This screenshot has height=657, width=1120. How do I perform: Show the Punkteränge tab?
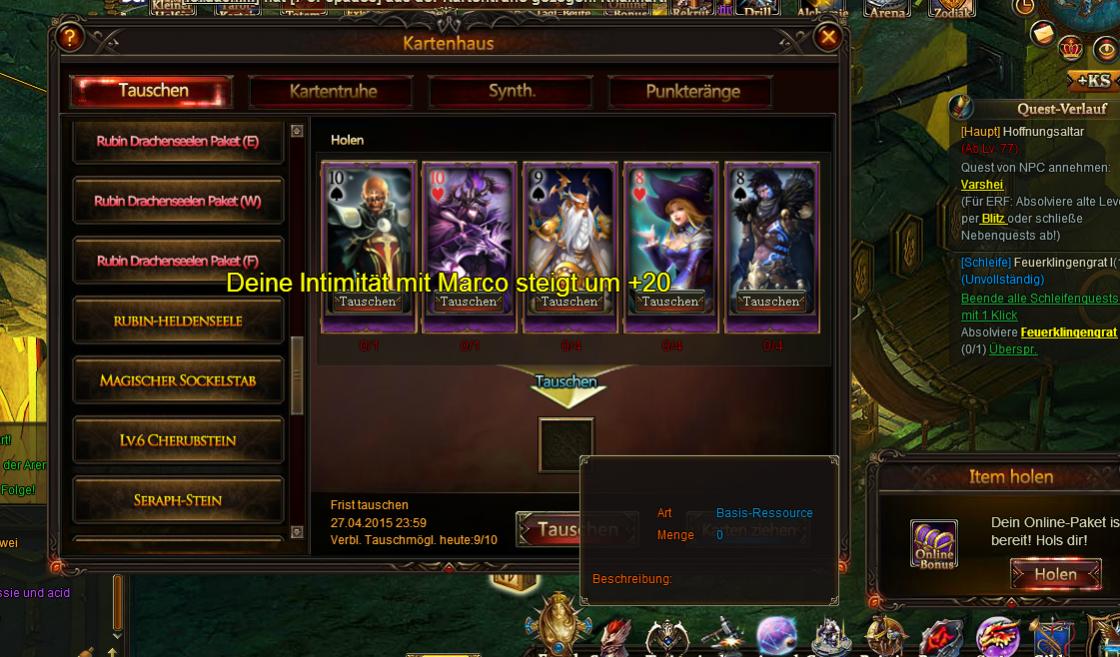pyautogui.click(x=692, y=91)
